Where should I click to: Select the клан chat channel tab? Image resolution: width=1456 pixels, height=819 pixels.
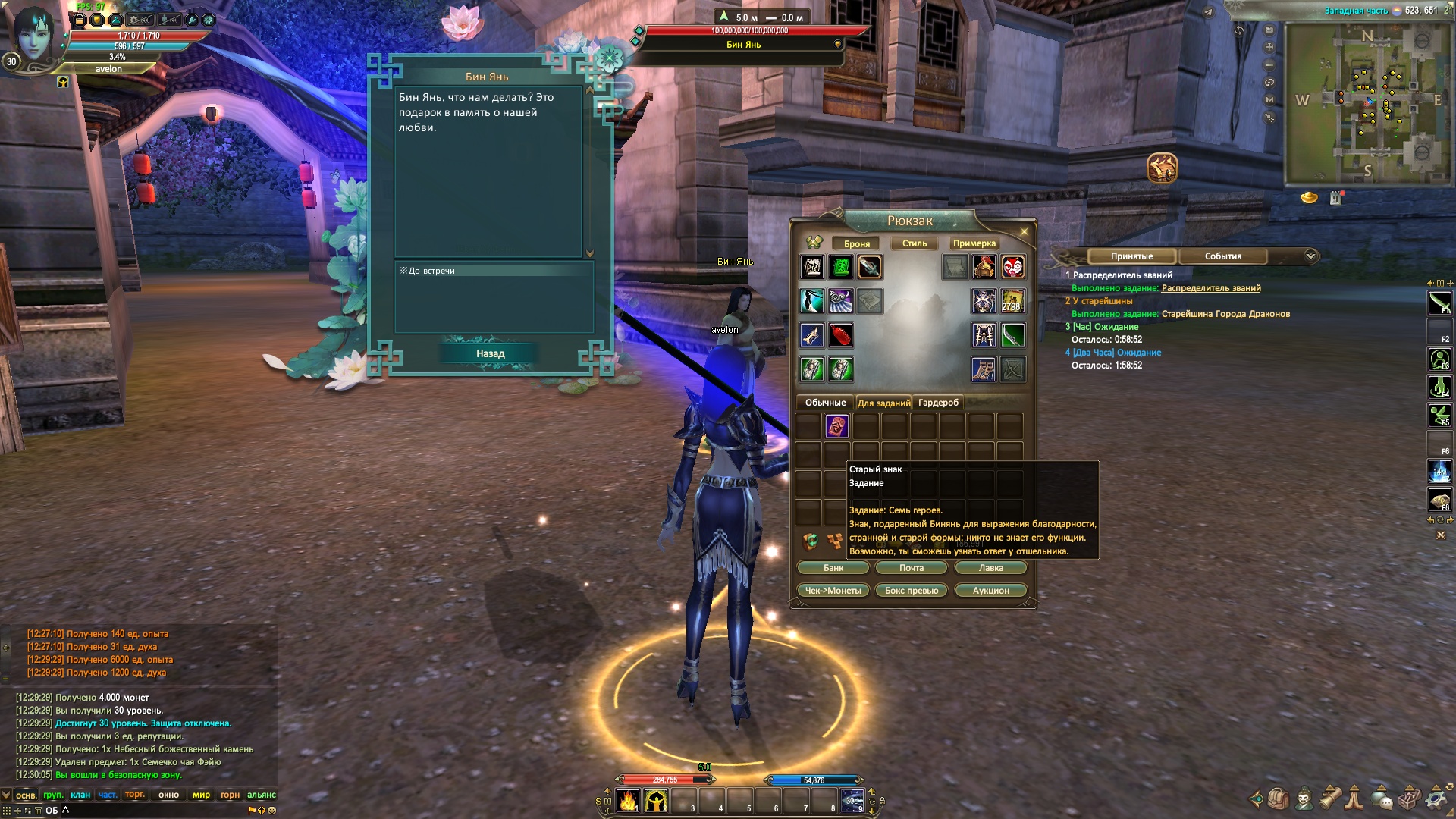pos(80,795)
